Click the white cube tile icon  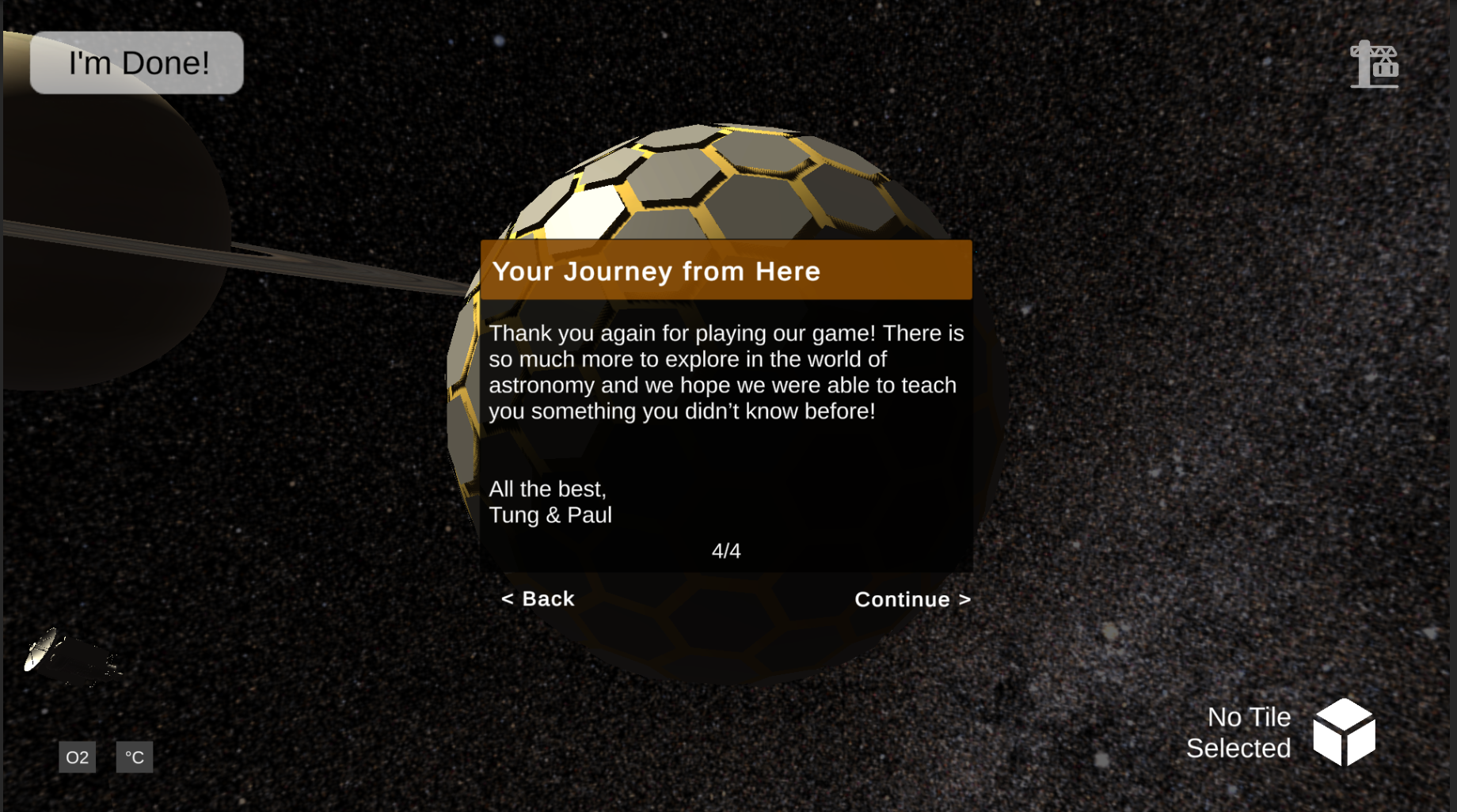tap(1344, 732)
